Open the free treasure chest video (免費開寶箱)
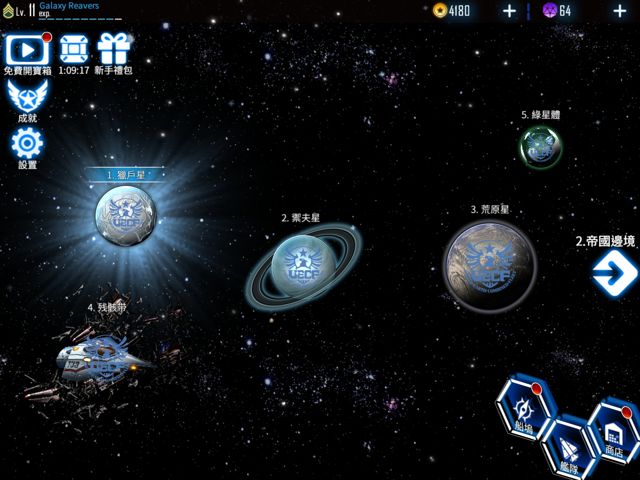640x480 pixels. [27, 50]
